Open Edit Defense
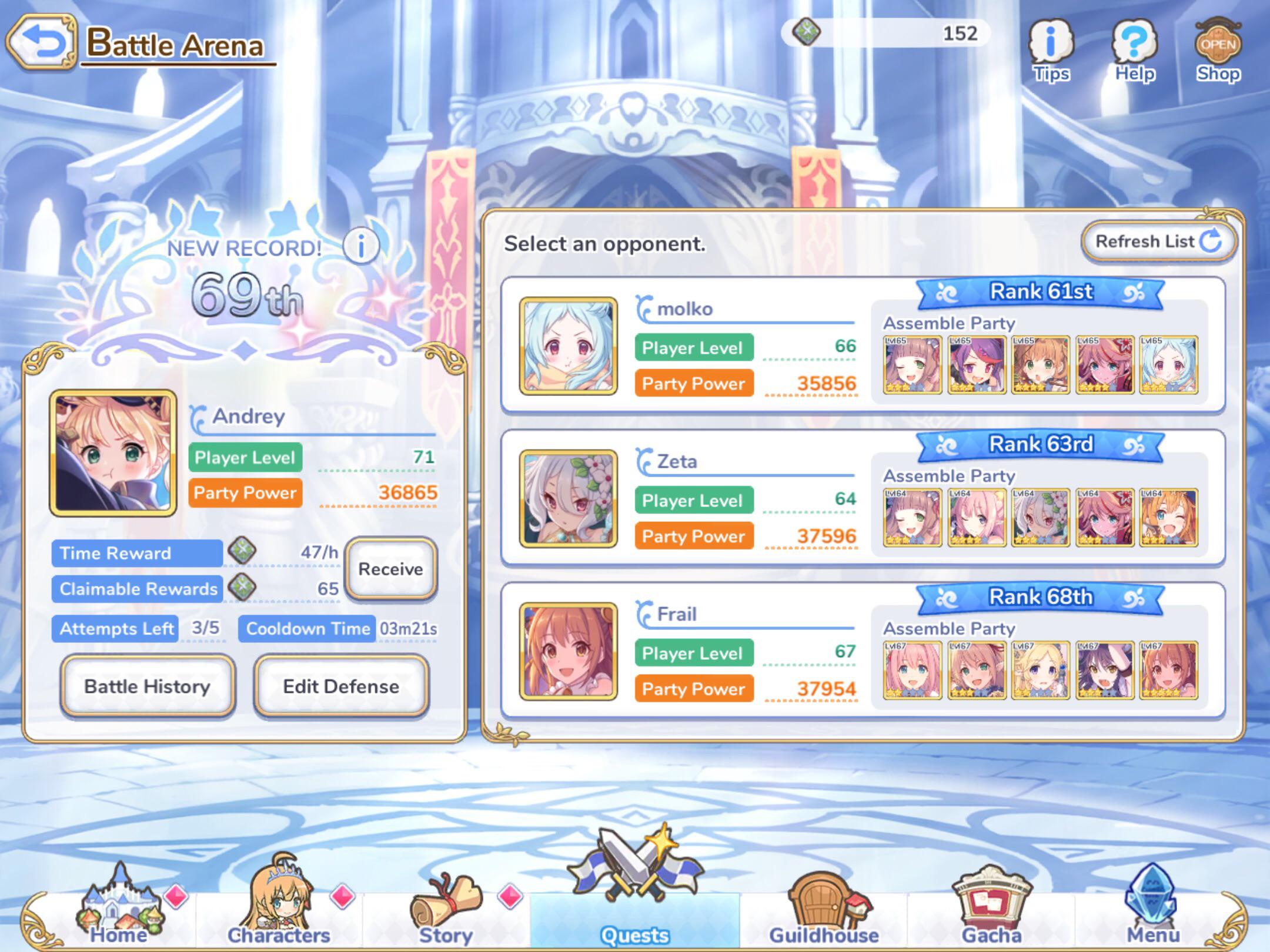The width and height of the screenshot is (1270, 952). 341,686
